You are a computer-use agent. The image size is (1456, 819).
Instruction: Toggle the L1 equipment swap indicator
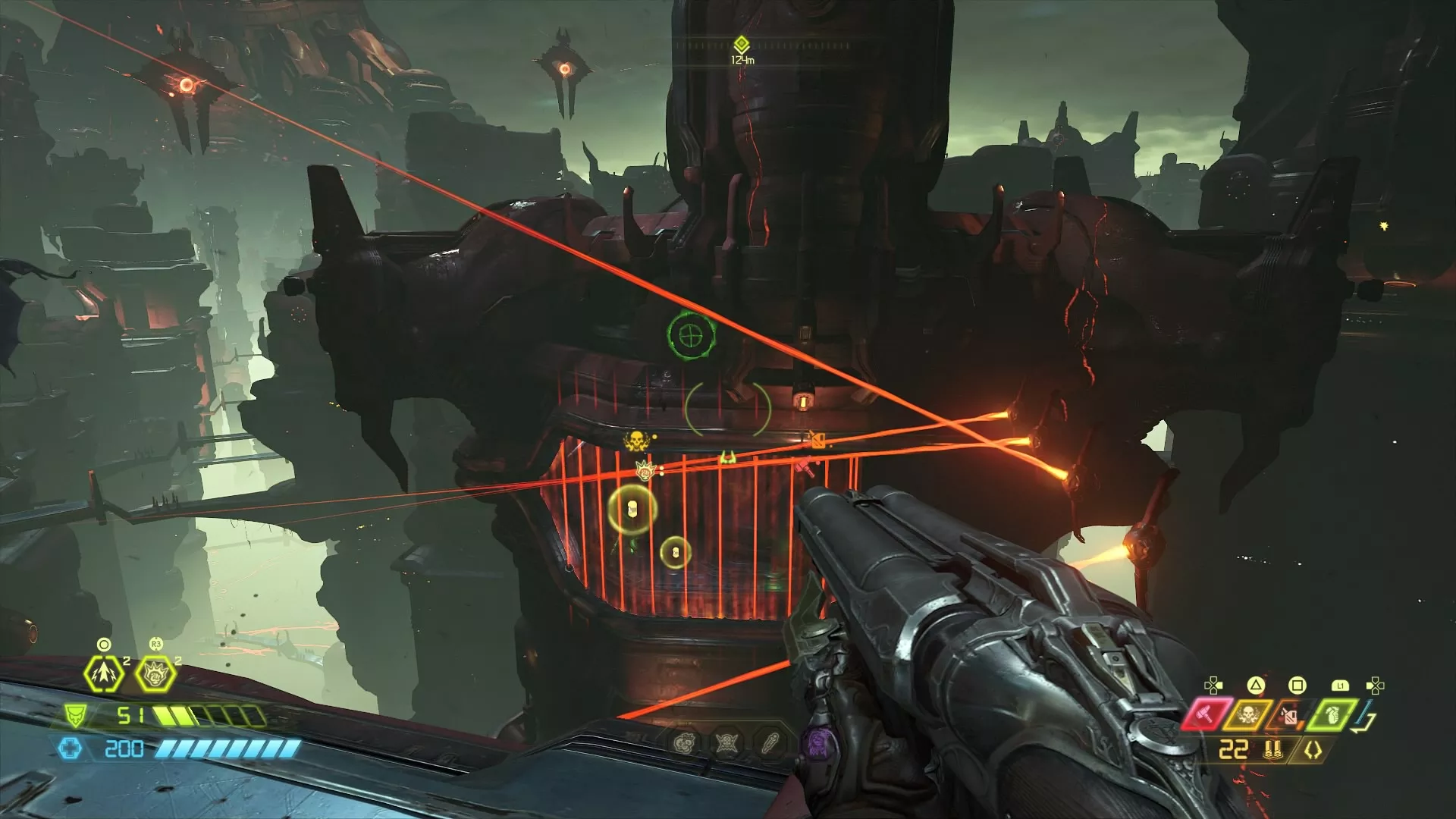pos(1340,686)
